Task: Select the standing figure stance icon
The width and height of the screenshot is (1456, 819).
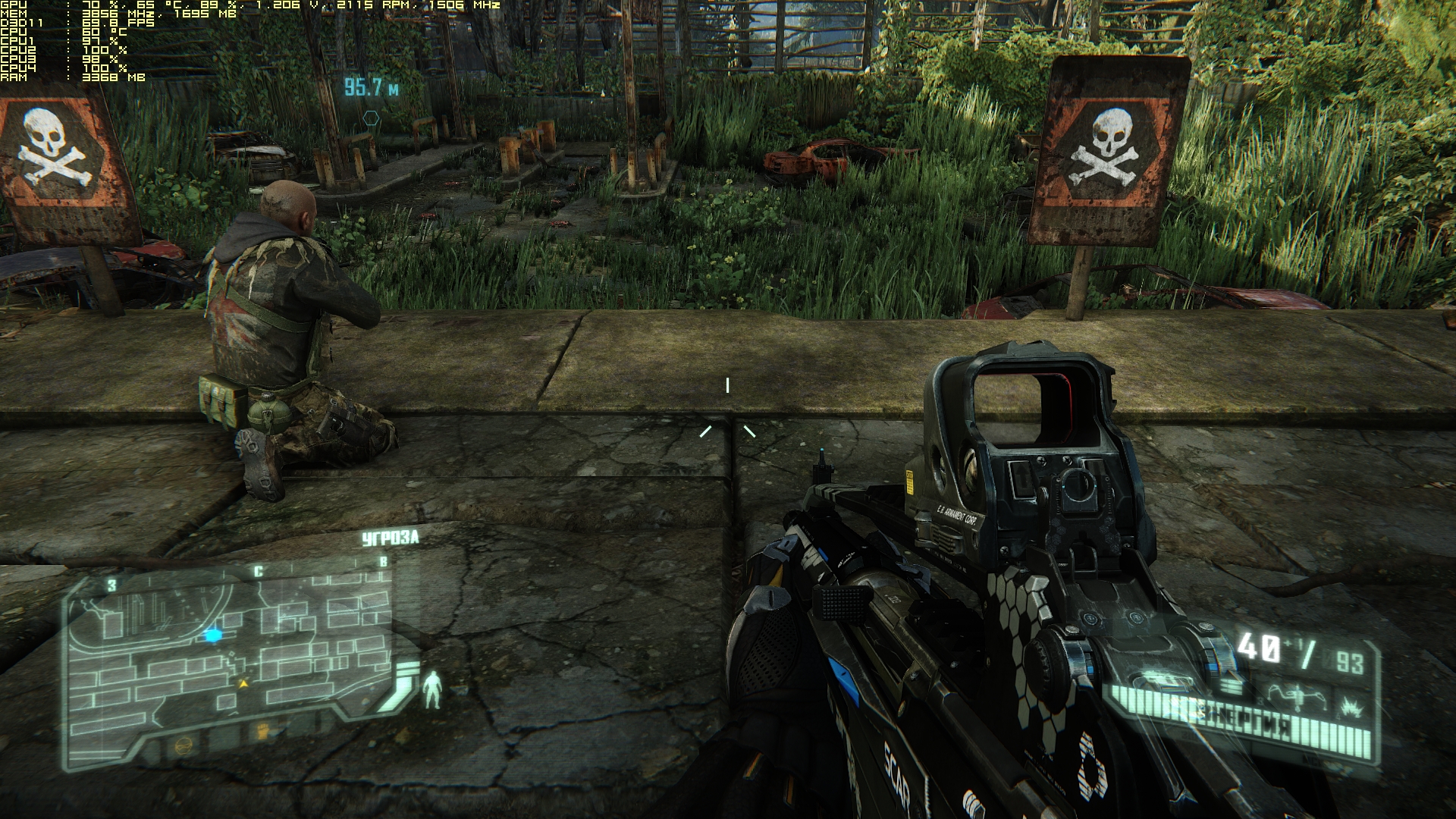Action: pyautogui.click(x=432, y=689)
